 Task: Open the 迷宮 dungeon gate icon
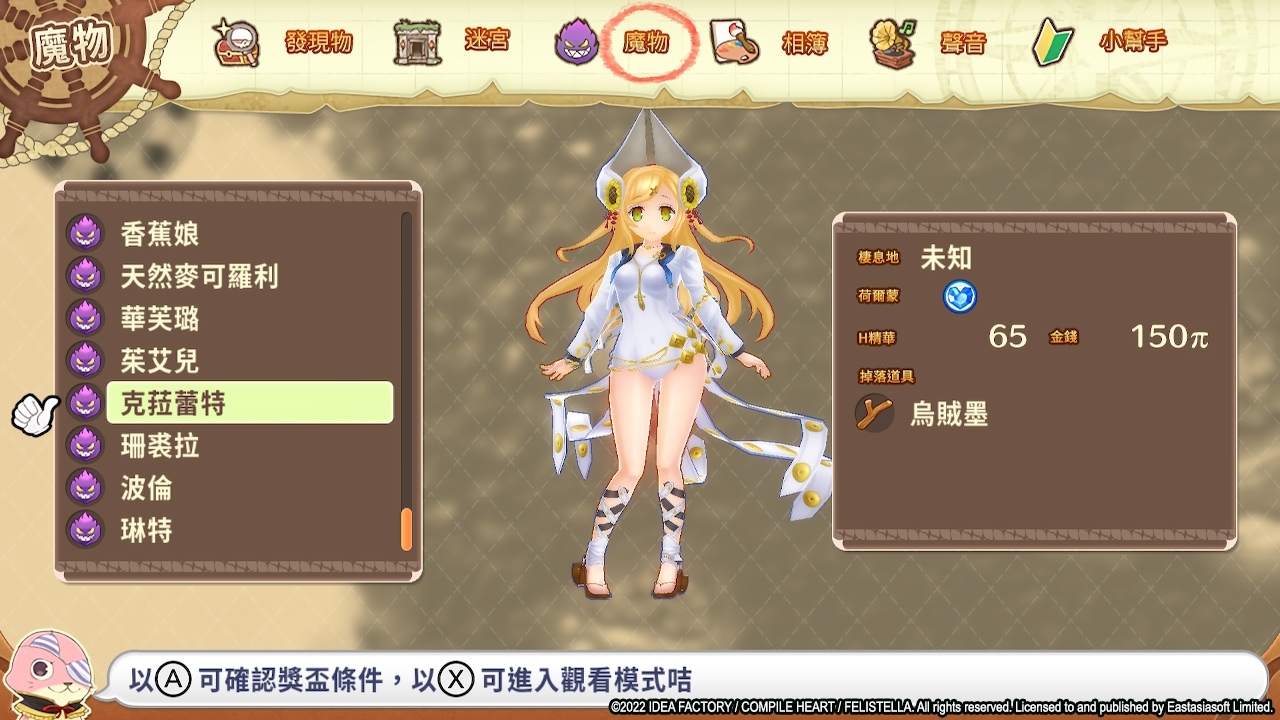click(x=417, y=42)
